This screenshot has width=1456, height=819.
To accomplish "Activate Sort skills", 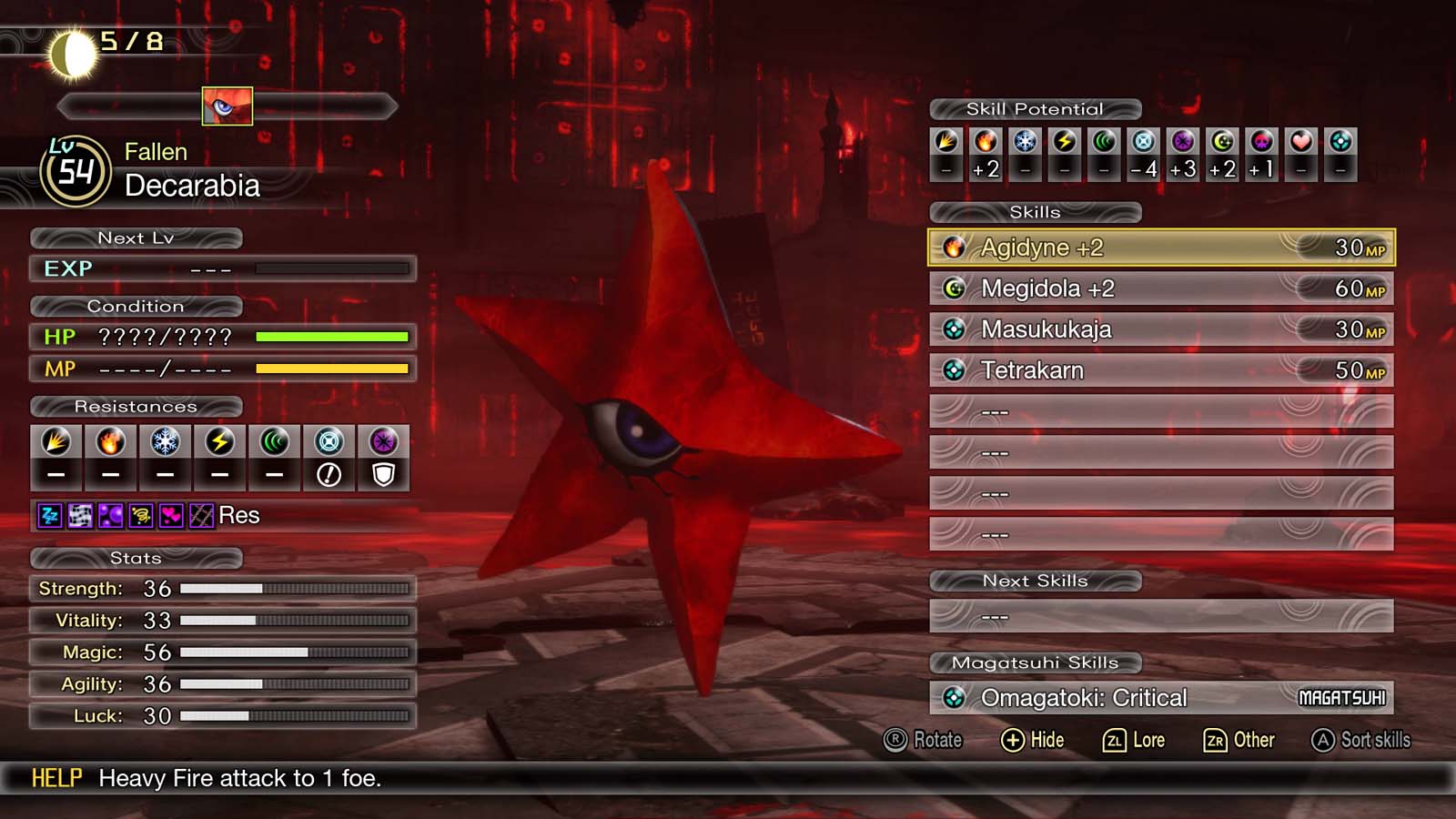I will coord(1360,740).
